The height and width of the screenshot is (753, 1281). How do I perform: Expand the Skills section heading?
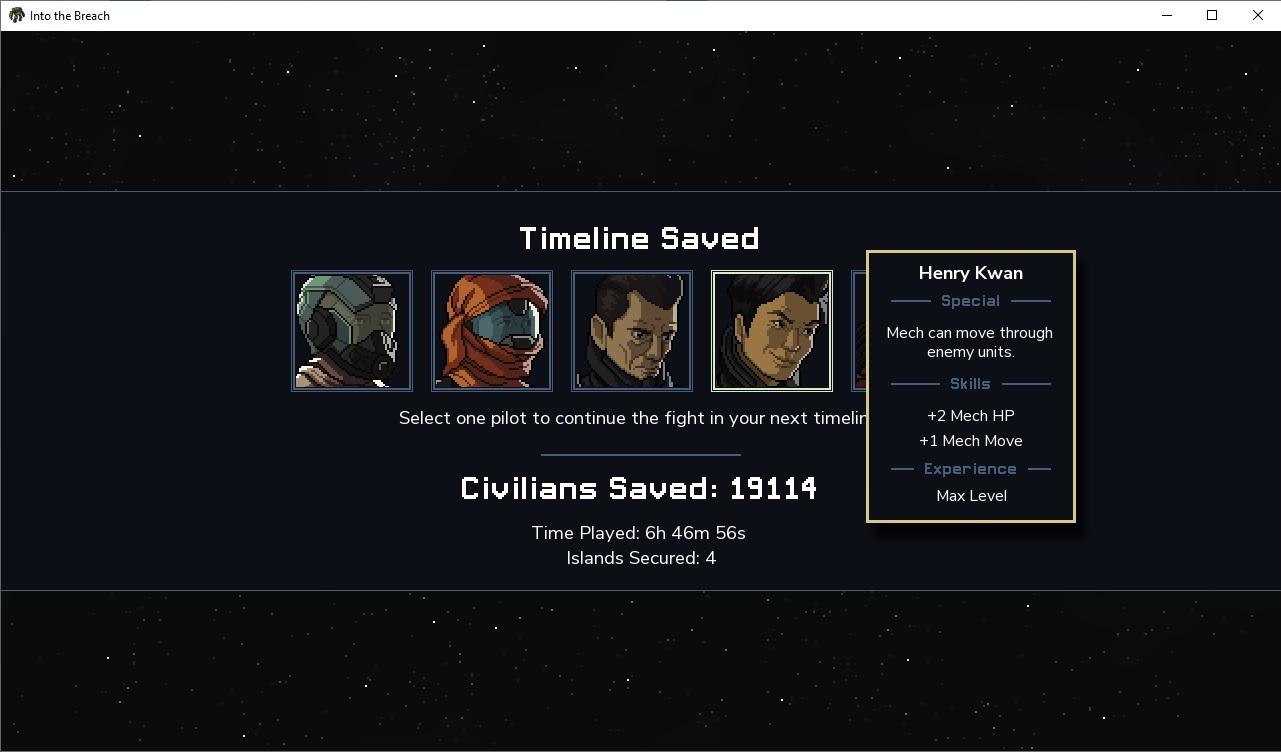pos(970,383)
